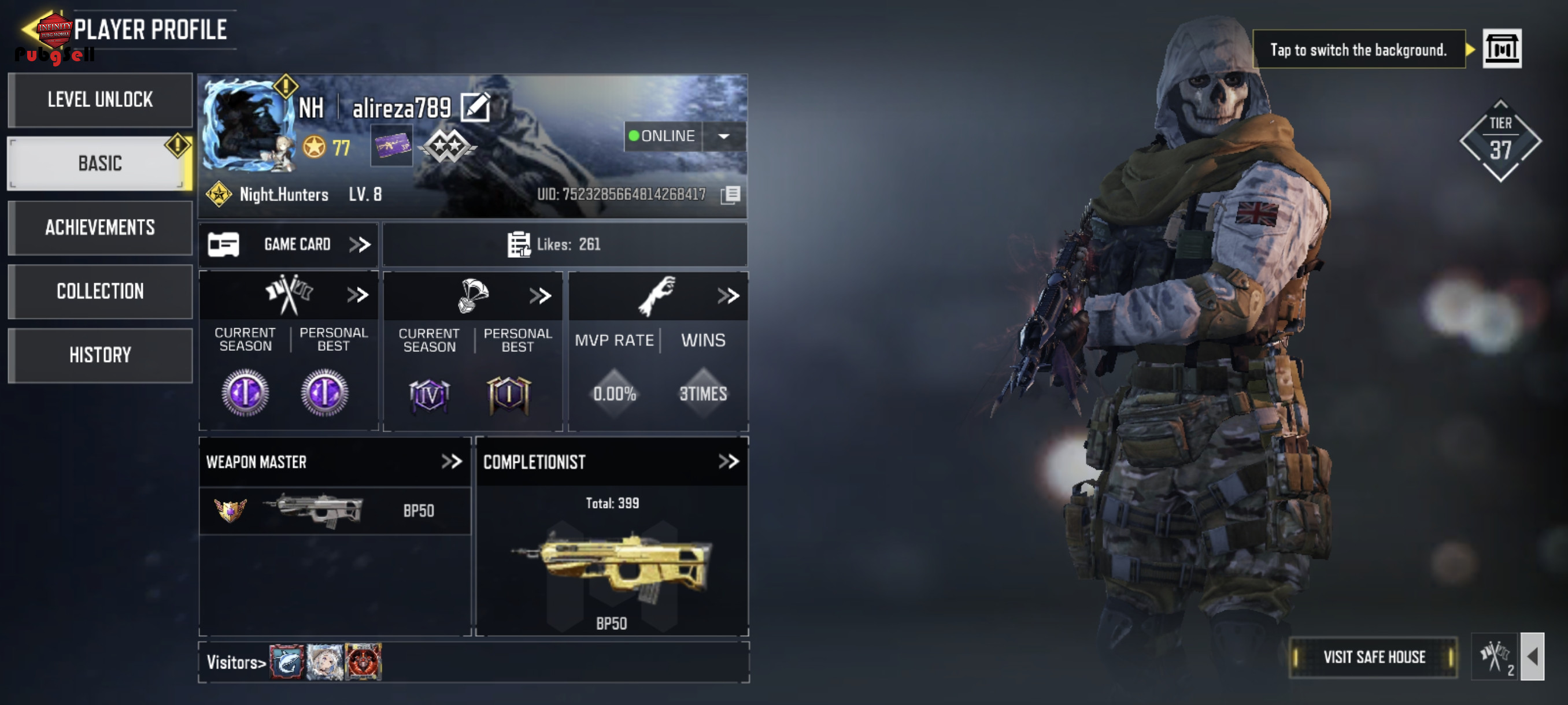Image resolution: width=1568 pixels, height=705 pixels.
Task: Open the MVP rate and wins details
Action: click(727, 296)
